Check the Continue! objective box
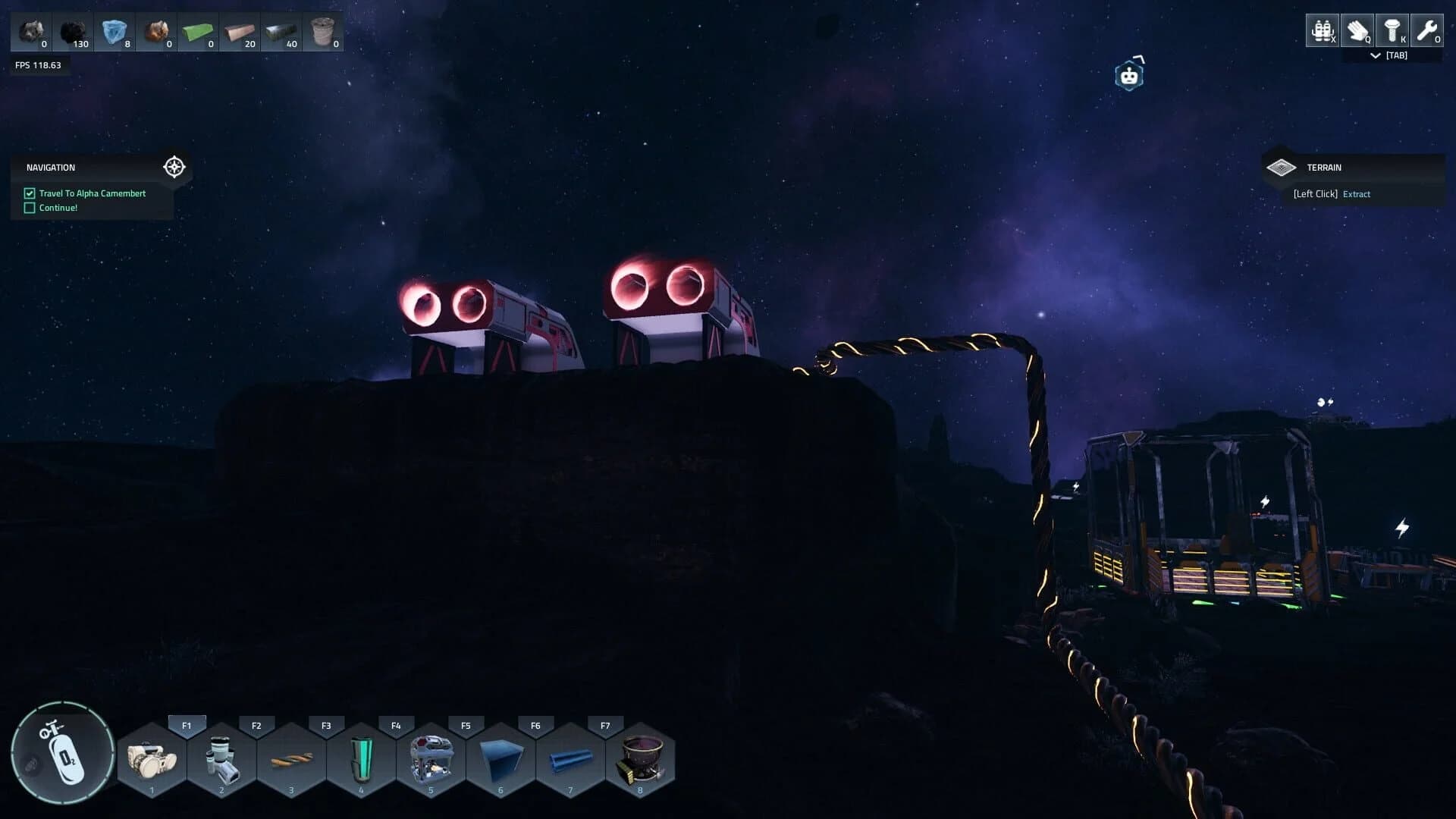The width and height of the screenshot is (1456, 819). tap(29, 207)
